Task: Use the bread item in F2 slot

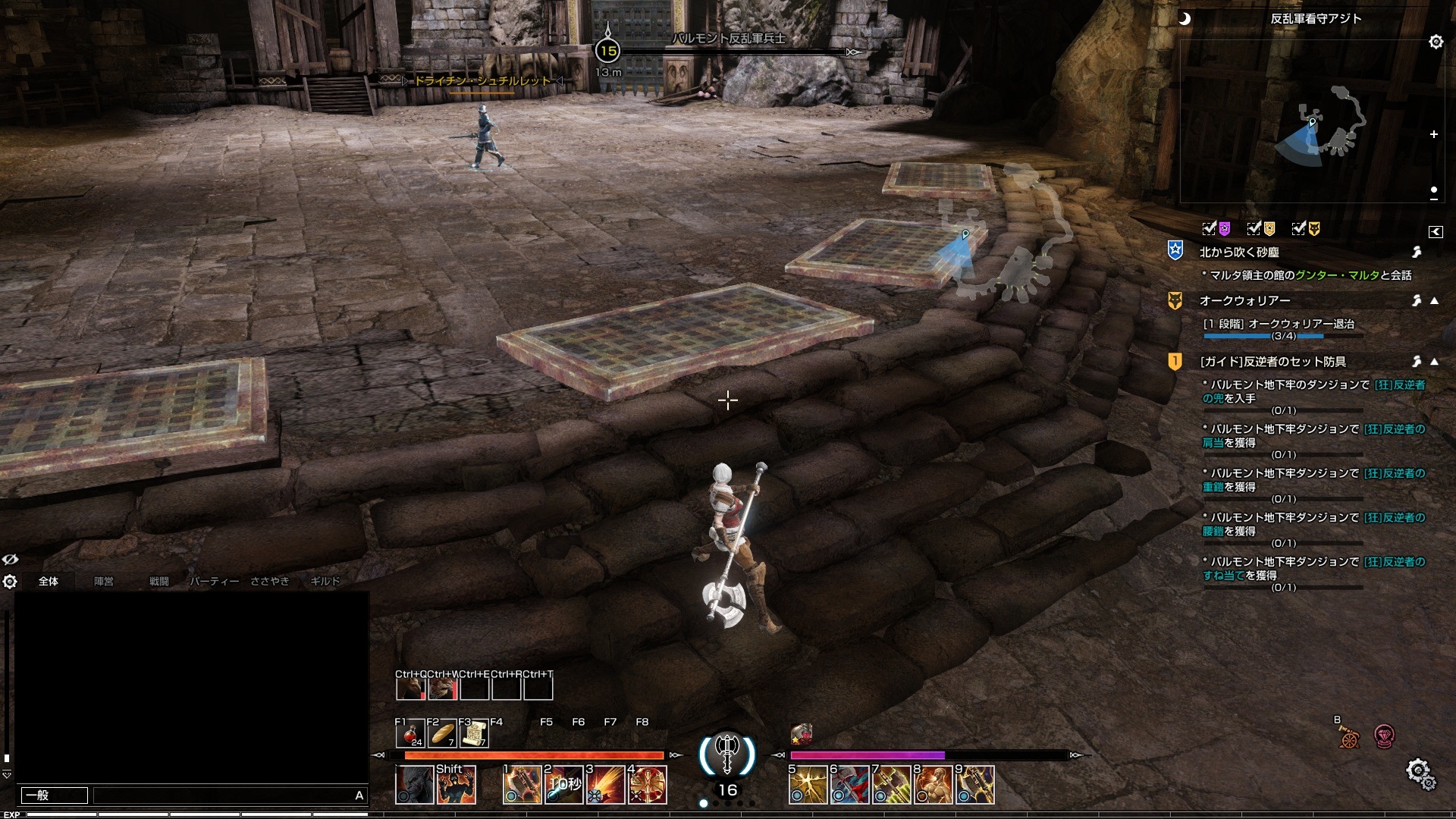Action: 442,733
